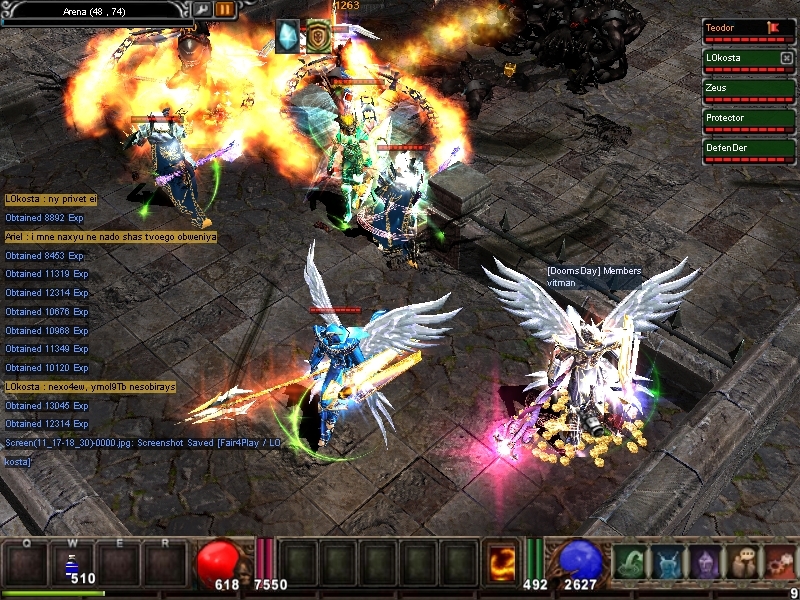Click the X button on LOkosta's party row

pos(786,58)
